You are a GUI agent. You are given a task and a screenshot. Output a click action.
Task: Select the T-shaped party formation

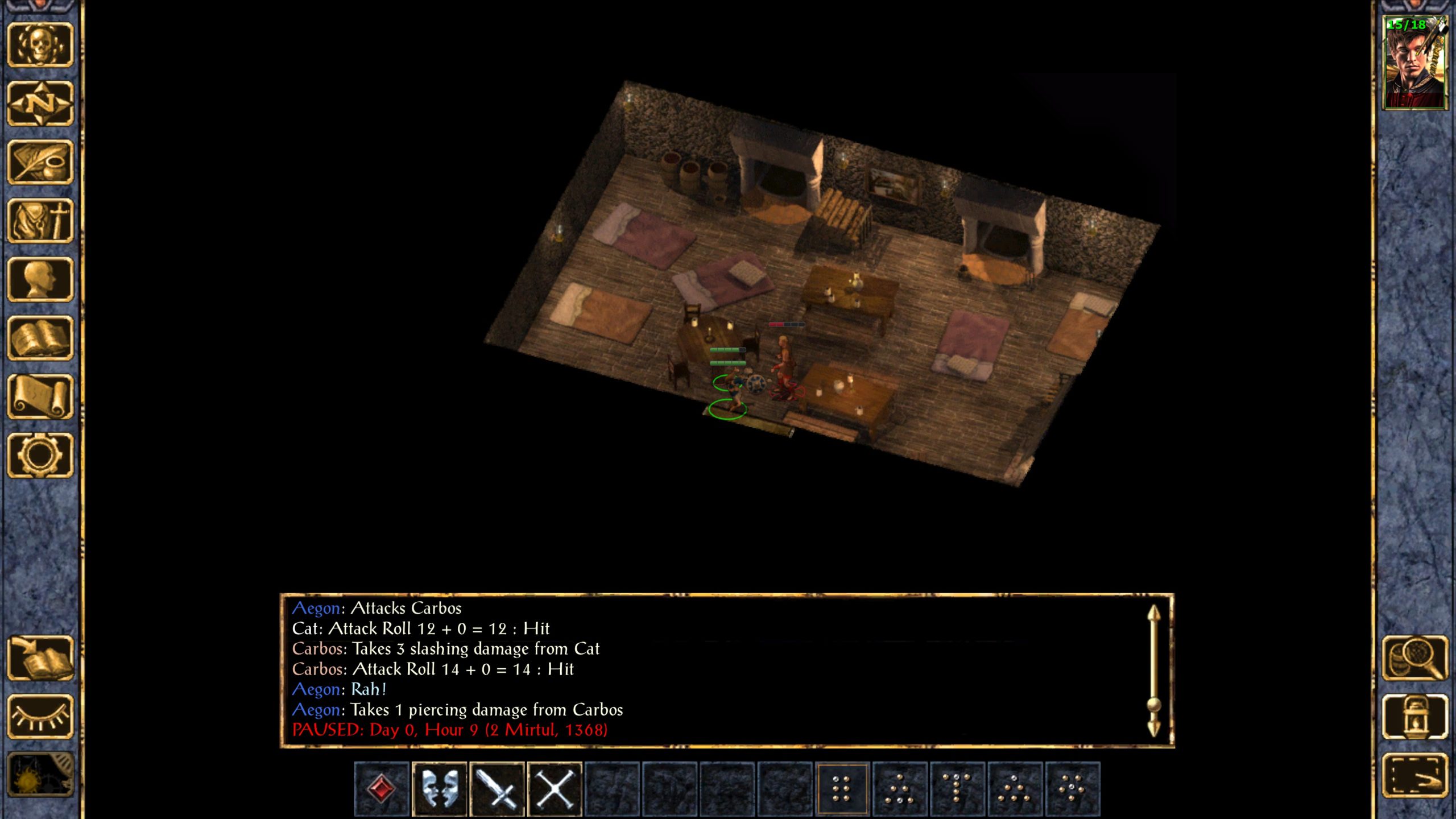click(957, 789)
